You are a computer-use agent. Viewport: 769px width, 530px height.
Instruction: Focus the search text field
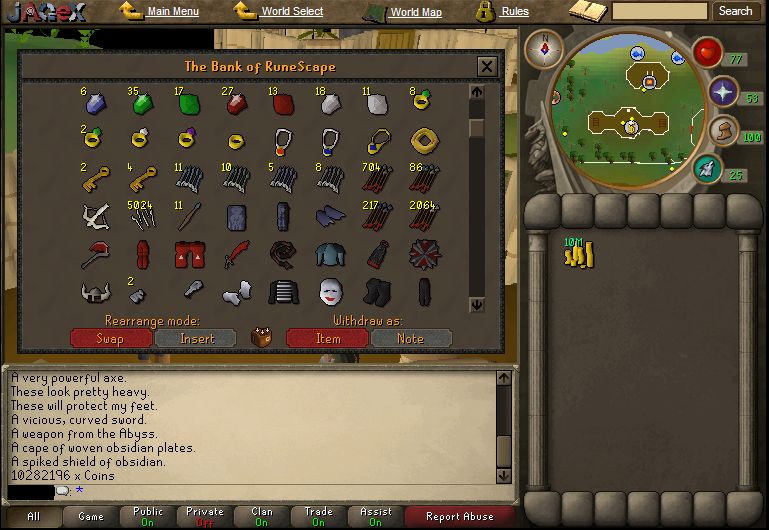click(659, 12)
